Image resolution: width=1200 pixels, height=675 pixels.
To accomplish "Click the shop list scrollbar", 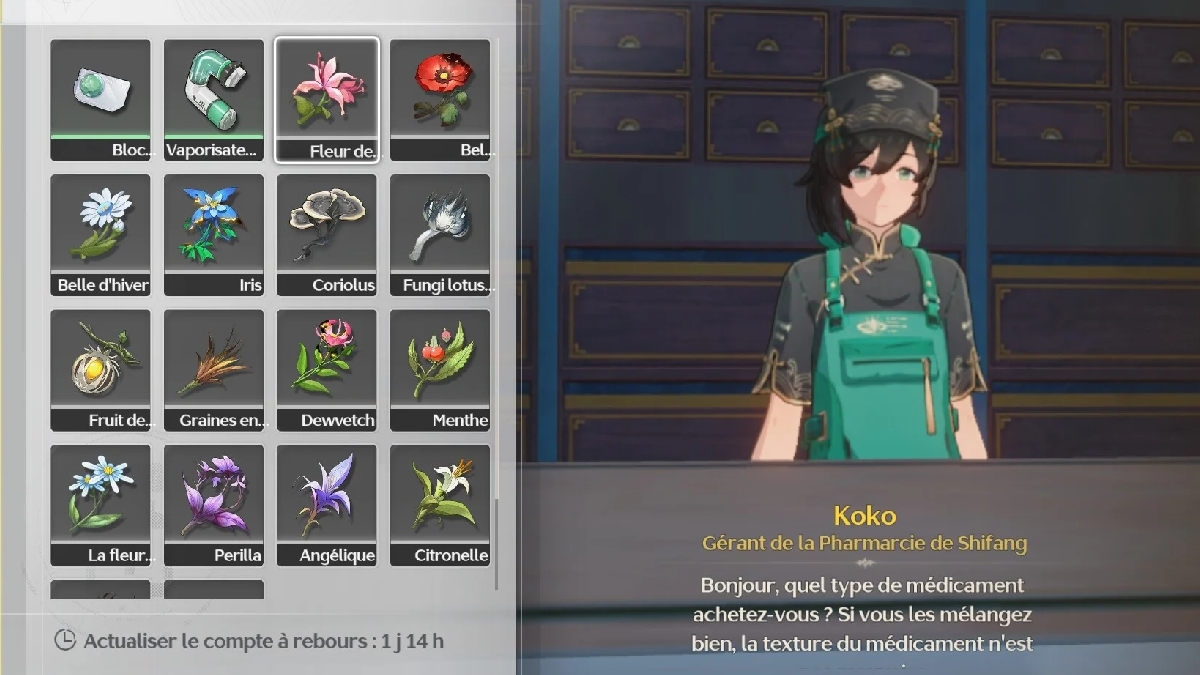I will click(497, 540).
